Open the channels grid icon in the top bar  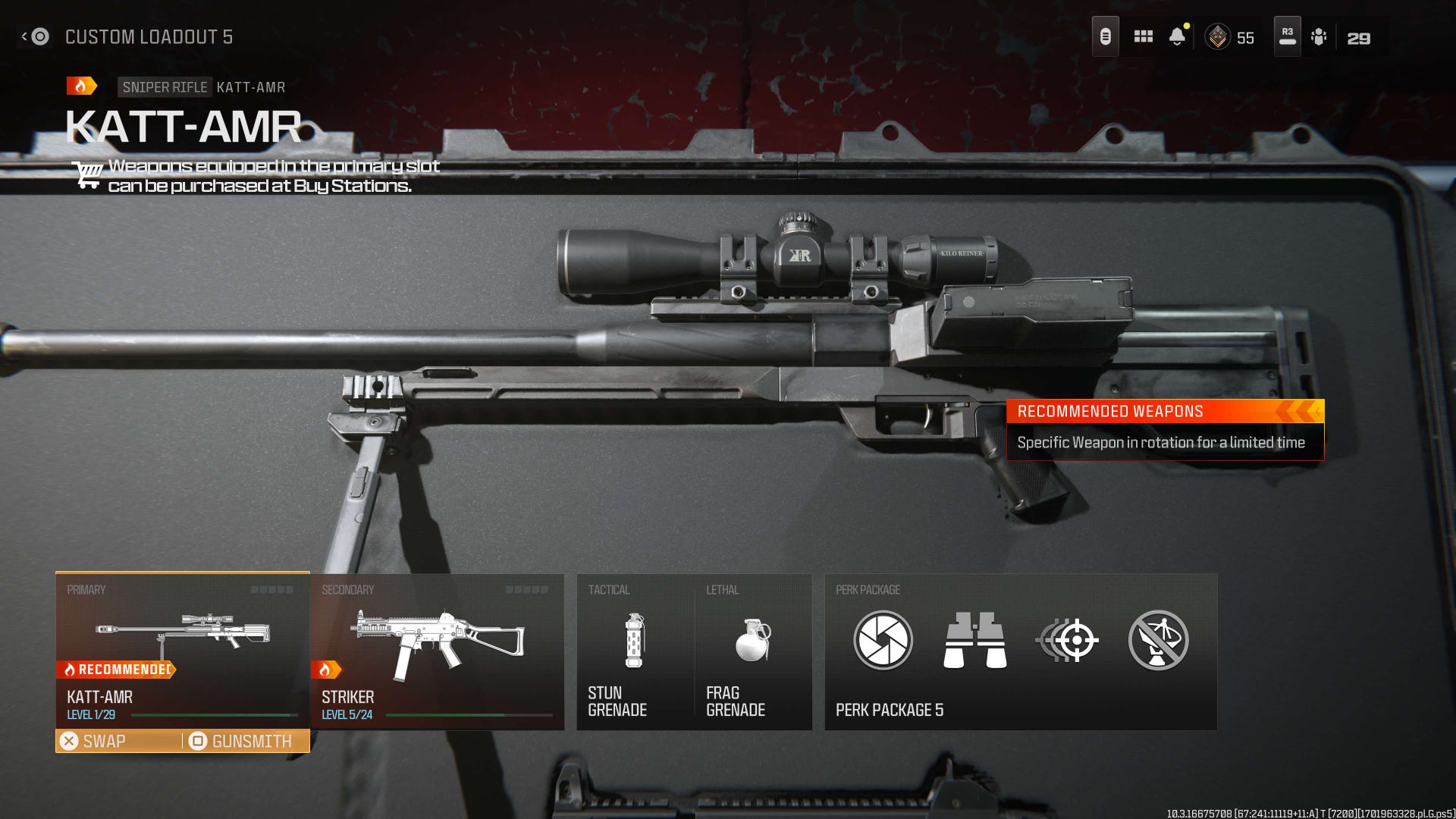click(x=1142, y=36)
